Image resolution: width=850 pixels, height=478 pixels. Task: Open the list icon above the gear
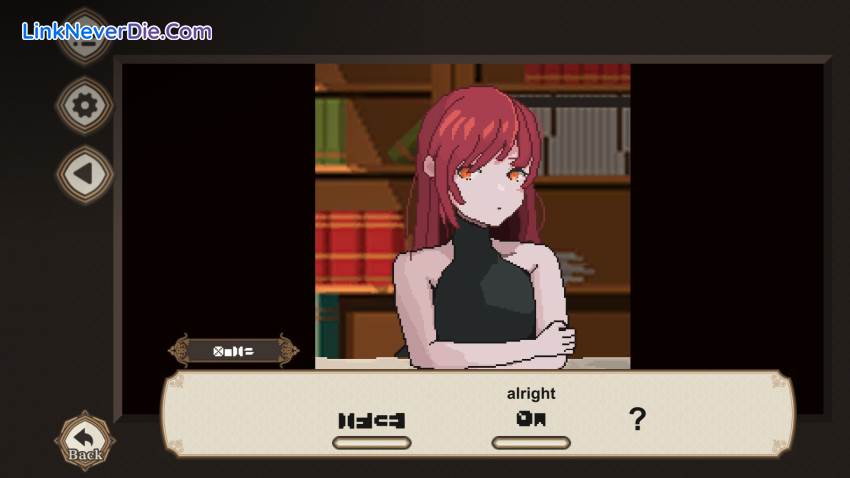tap(85, 38)
